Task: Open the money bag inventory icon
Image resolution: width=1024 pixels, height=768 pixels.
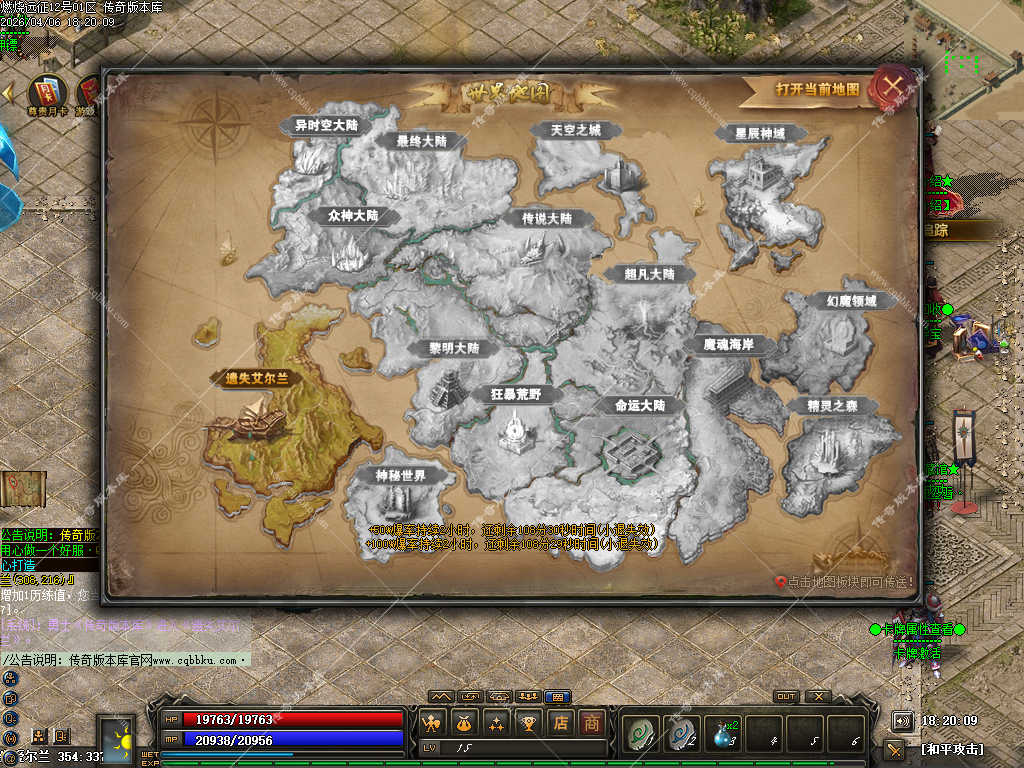Action: [x=464, y=723]
